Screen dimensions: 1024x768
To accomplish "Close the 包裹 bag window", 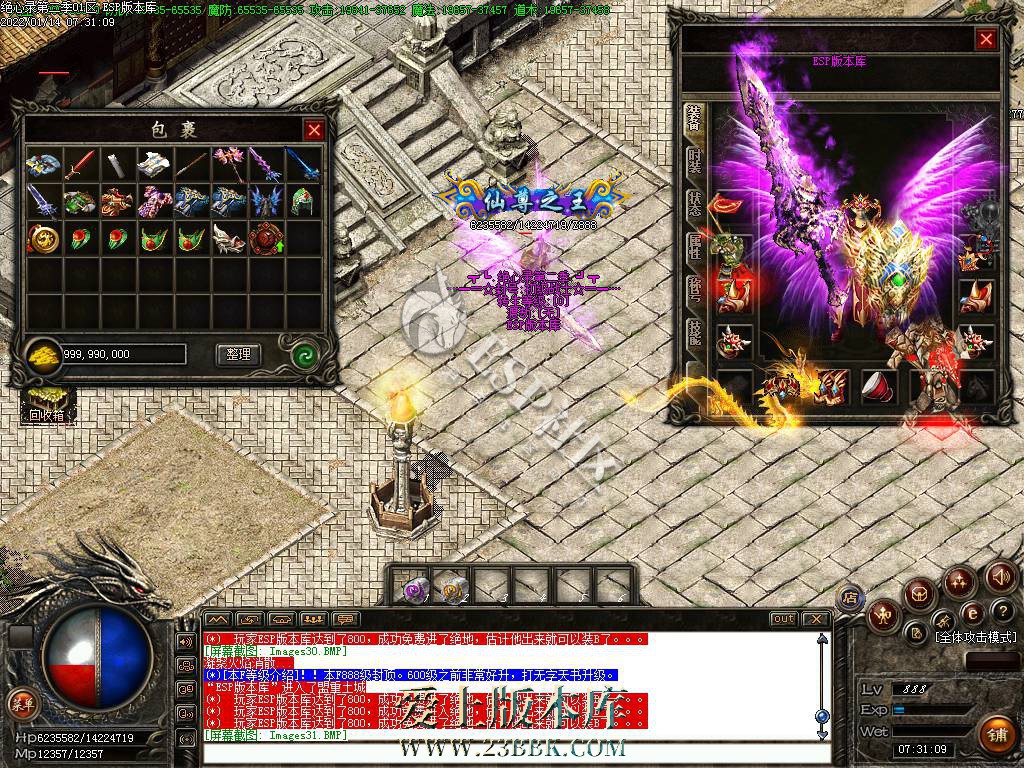I will 314,130.
